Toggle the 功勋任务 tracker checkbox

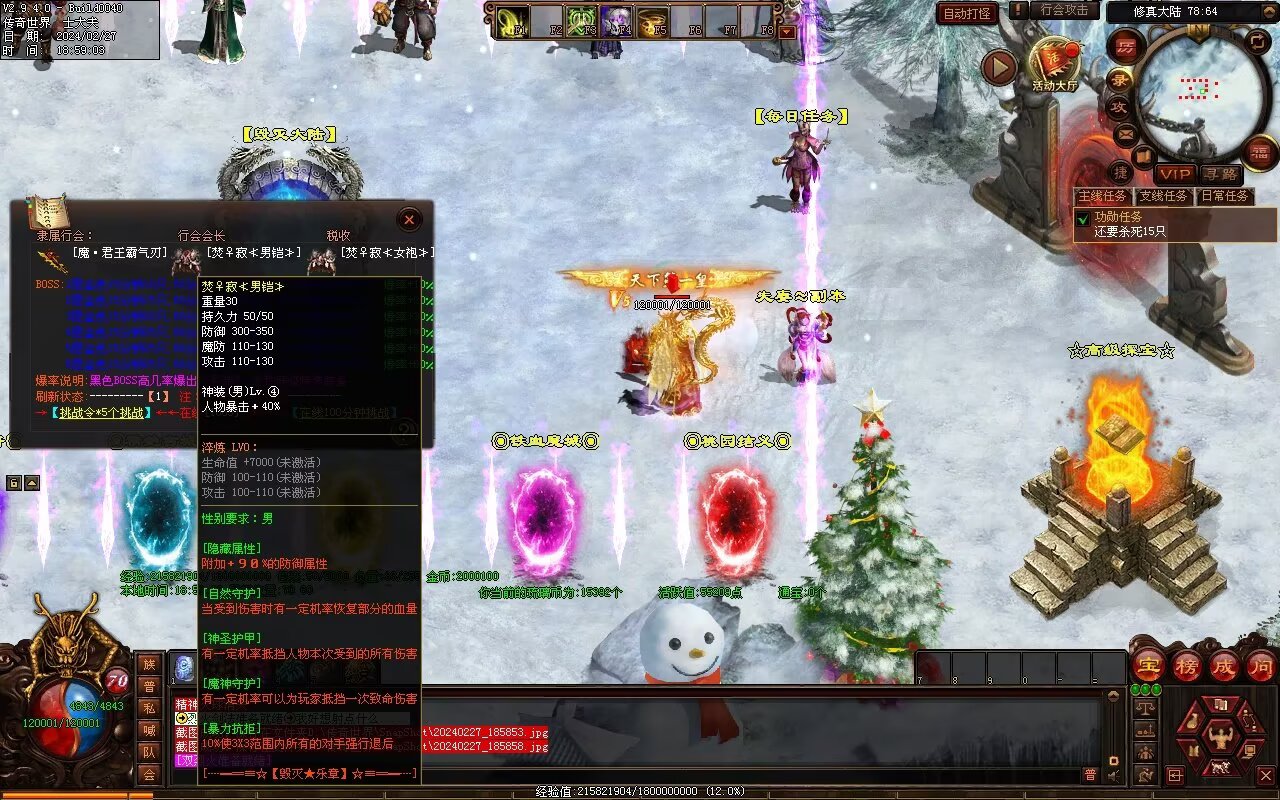pos(1082,217)
